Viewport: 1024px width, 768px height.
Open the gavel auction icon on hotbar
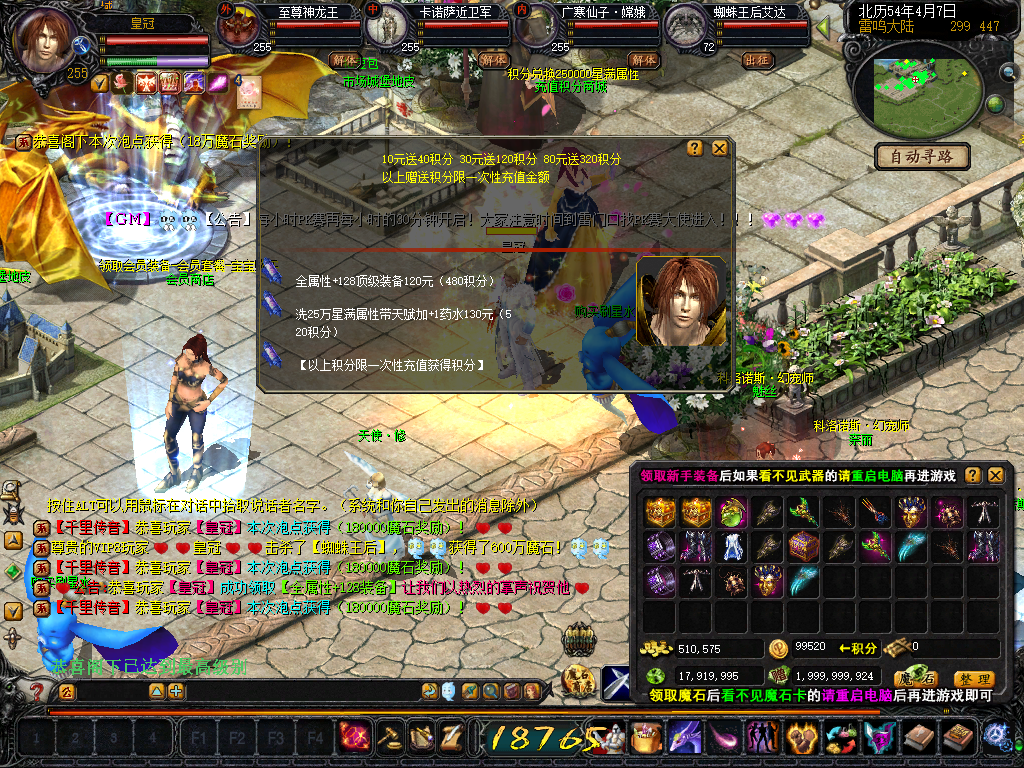(388, 738)
